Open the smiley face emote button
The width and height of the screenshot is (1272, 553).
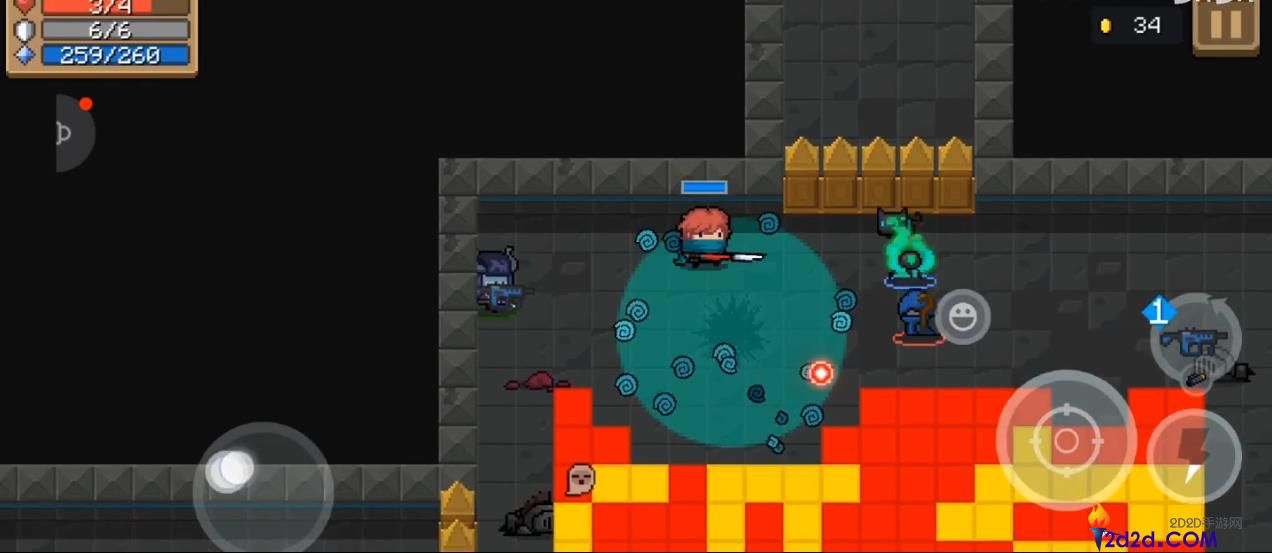[x=963, y=318]
